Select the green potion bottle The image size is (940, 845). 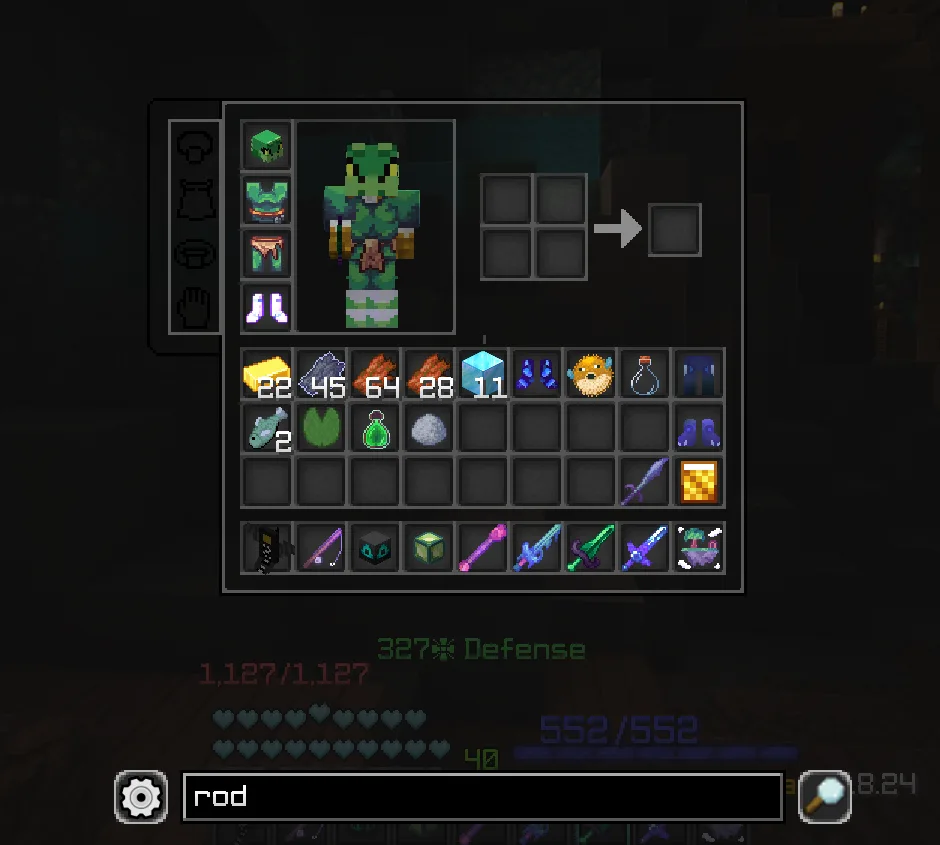tap(375, 428)
